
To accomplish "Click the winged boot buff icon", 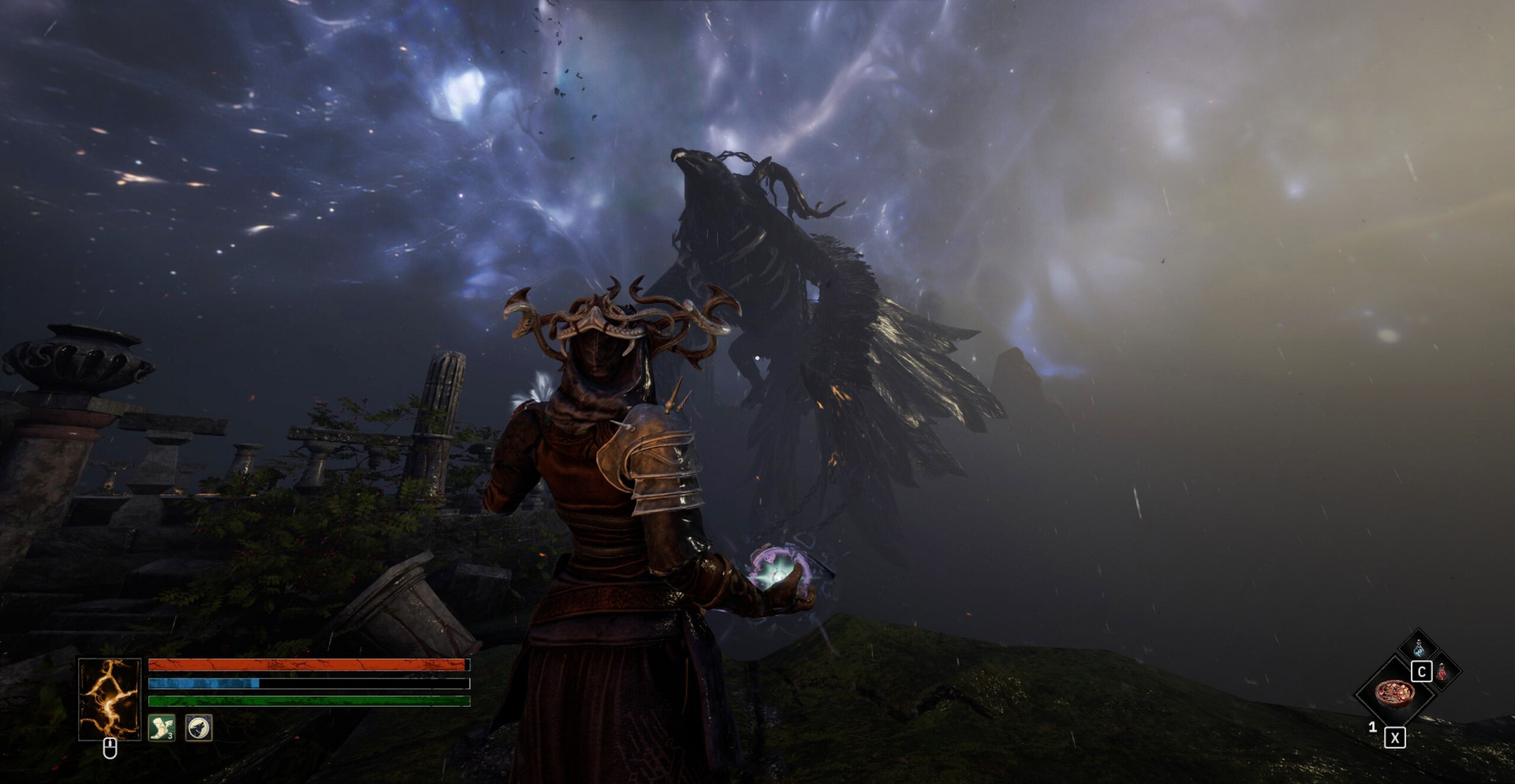I will (162, 727).
